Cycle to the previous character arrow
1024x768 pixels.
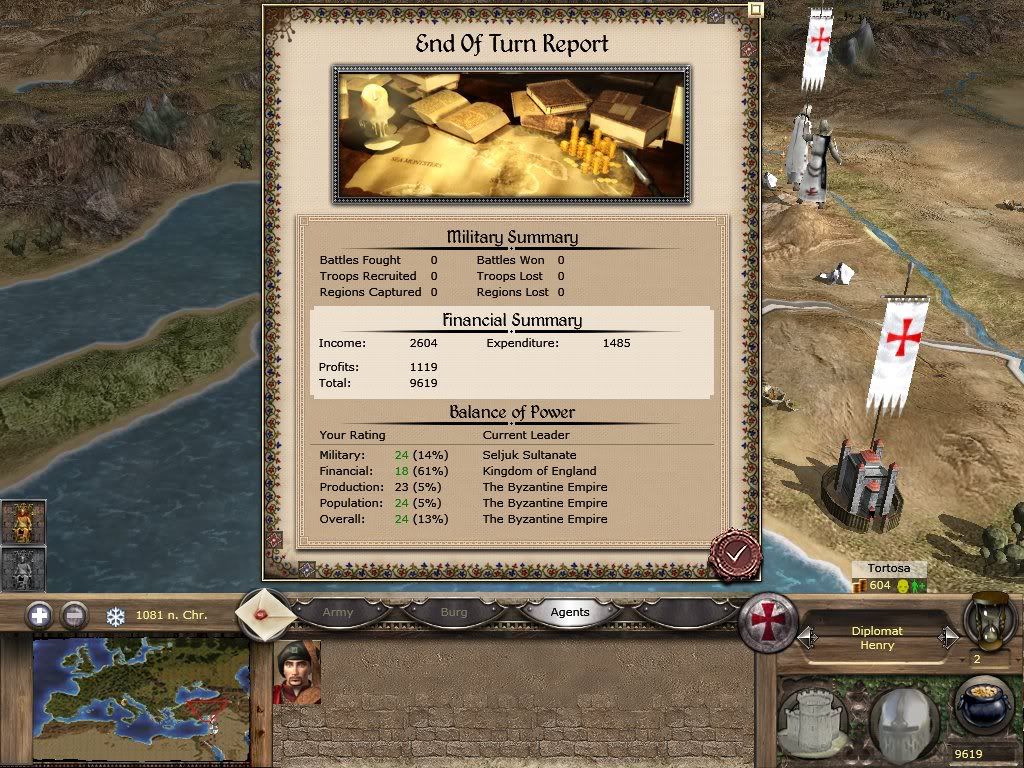point(806,637)
